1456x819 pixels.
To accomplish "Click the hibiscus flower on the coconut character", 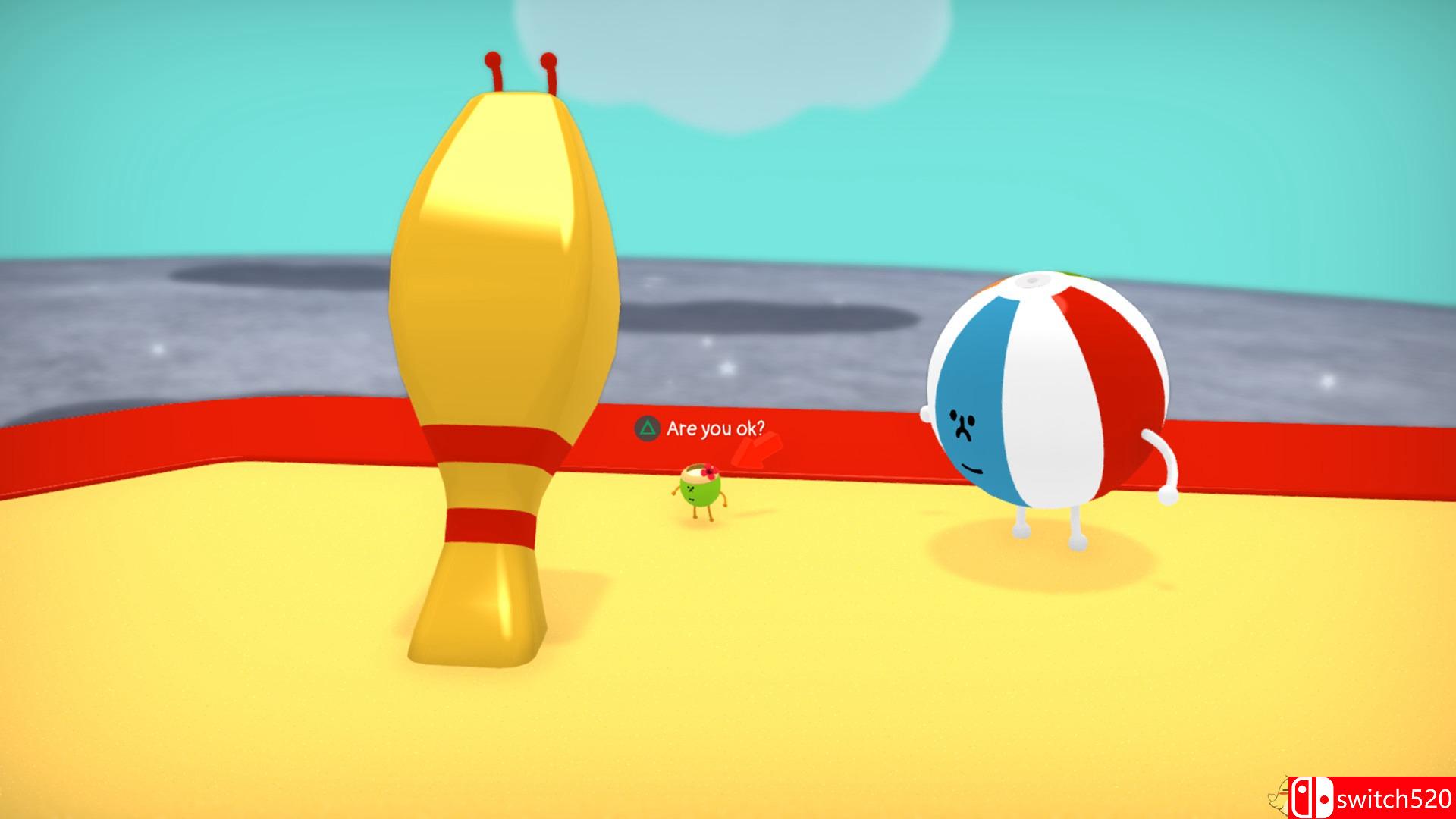I will click(710, 471).
